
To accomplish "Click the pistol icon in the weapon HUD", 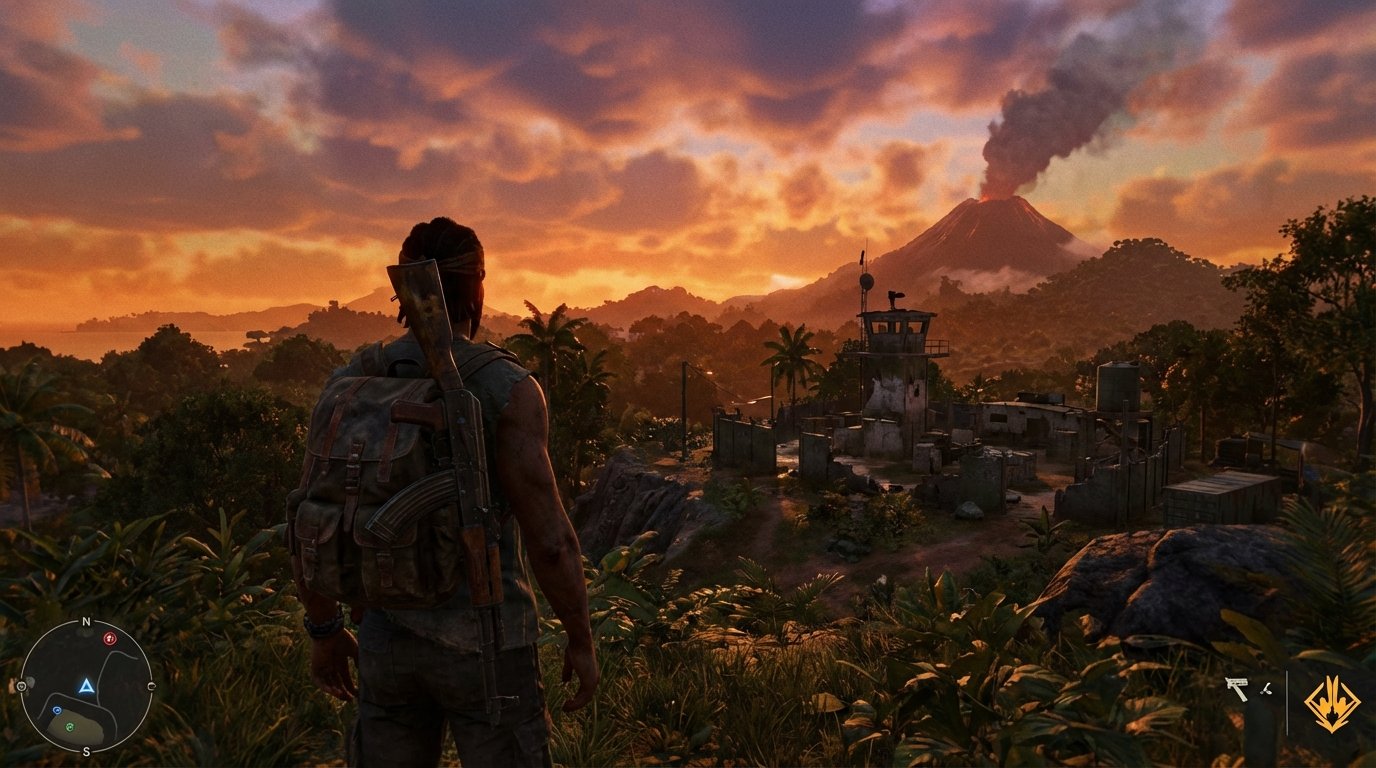I will click(x=1237, y=687).
